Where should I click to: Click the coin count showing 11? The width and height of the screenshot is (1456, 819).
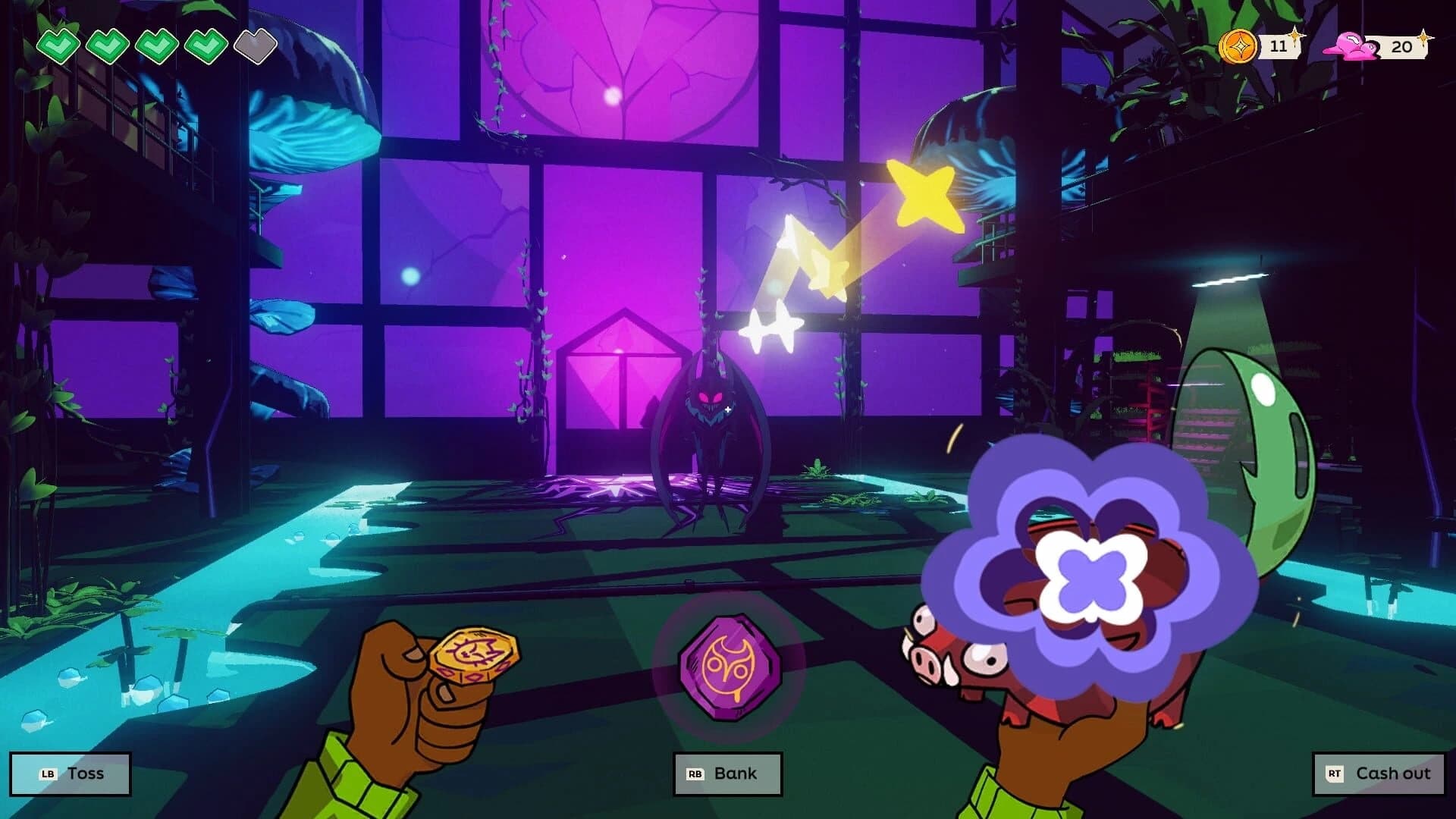click(1278, 47)
